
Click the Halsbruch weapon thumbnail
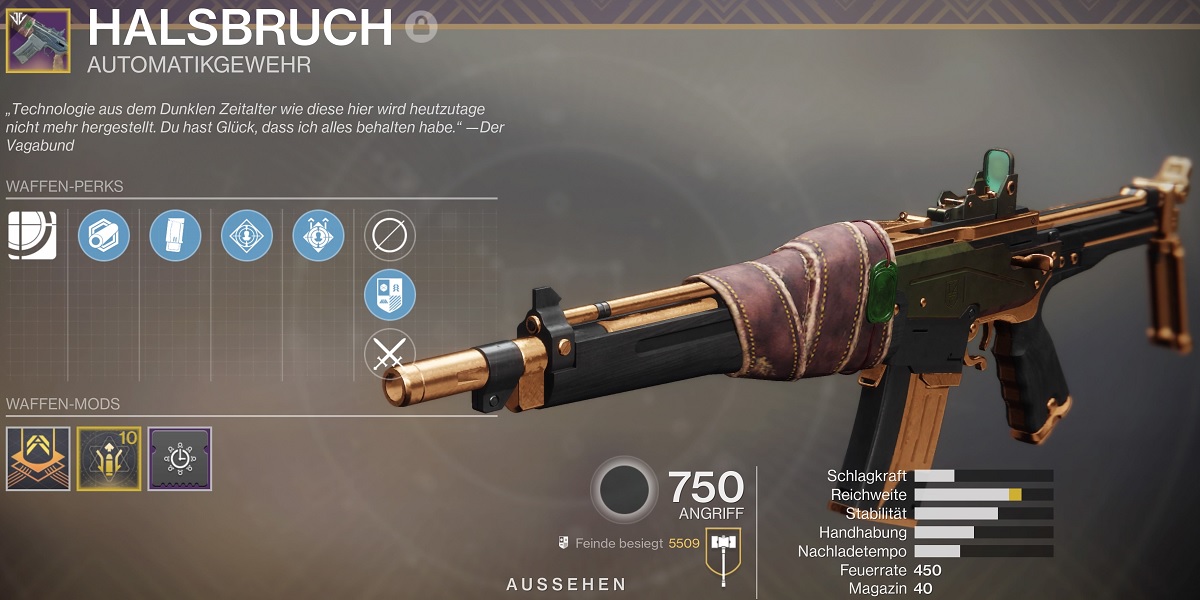click(38, 40)
